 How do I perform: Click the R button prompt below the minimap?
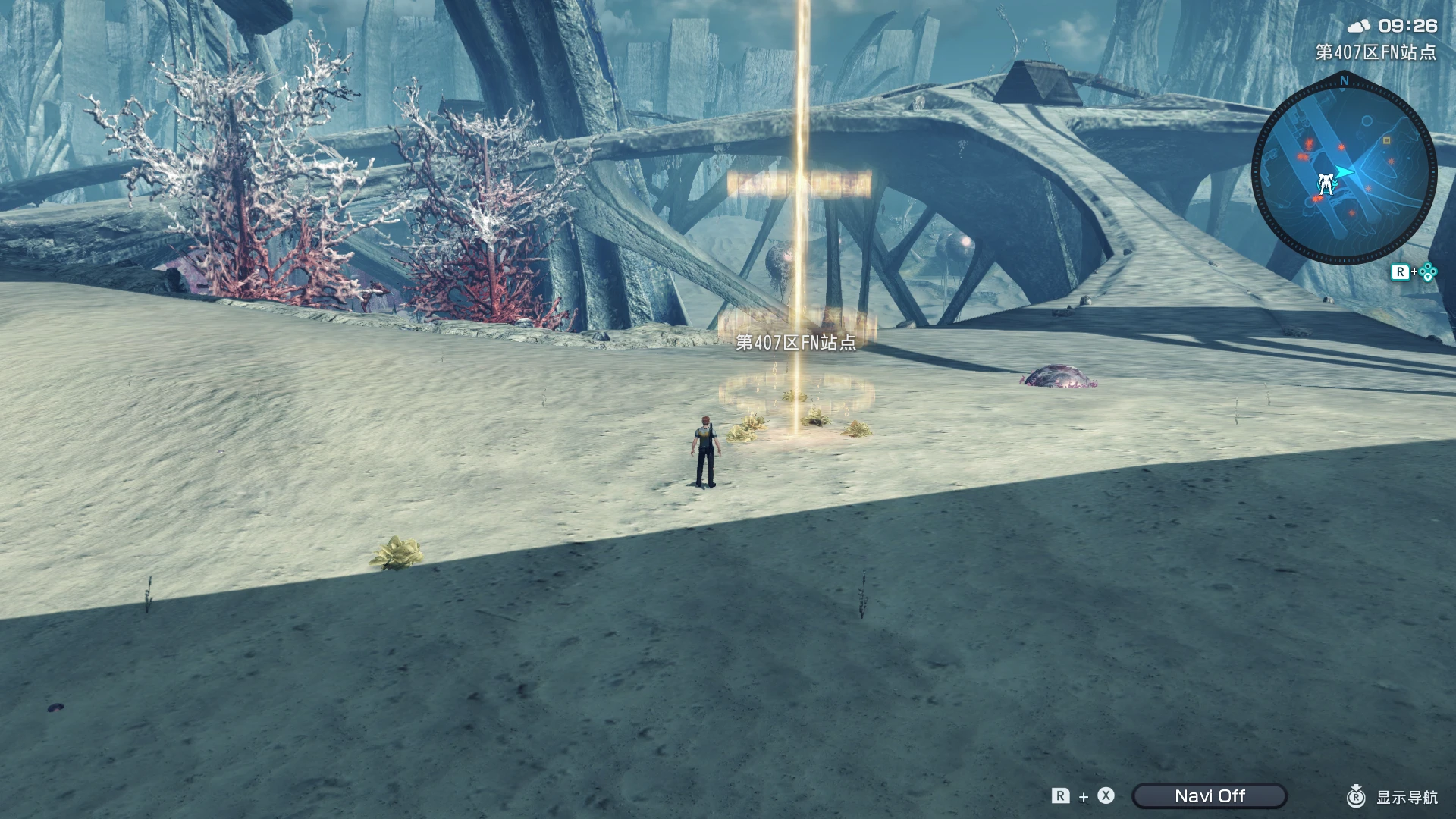(1402, 271)
